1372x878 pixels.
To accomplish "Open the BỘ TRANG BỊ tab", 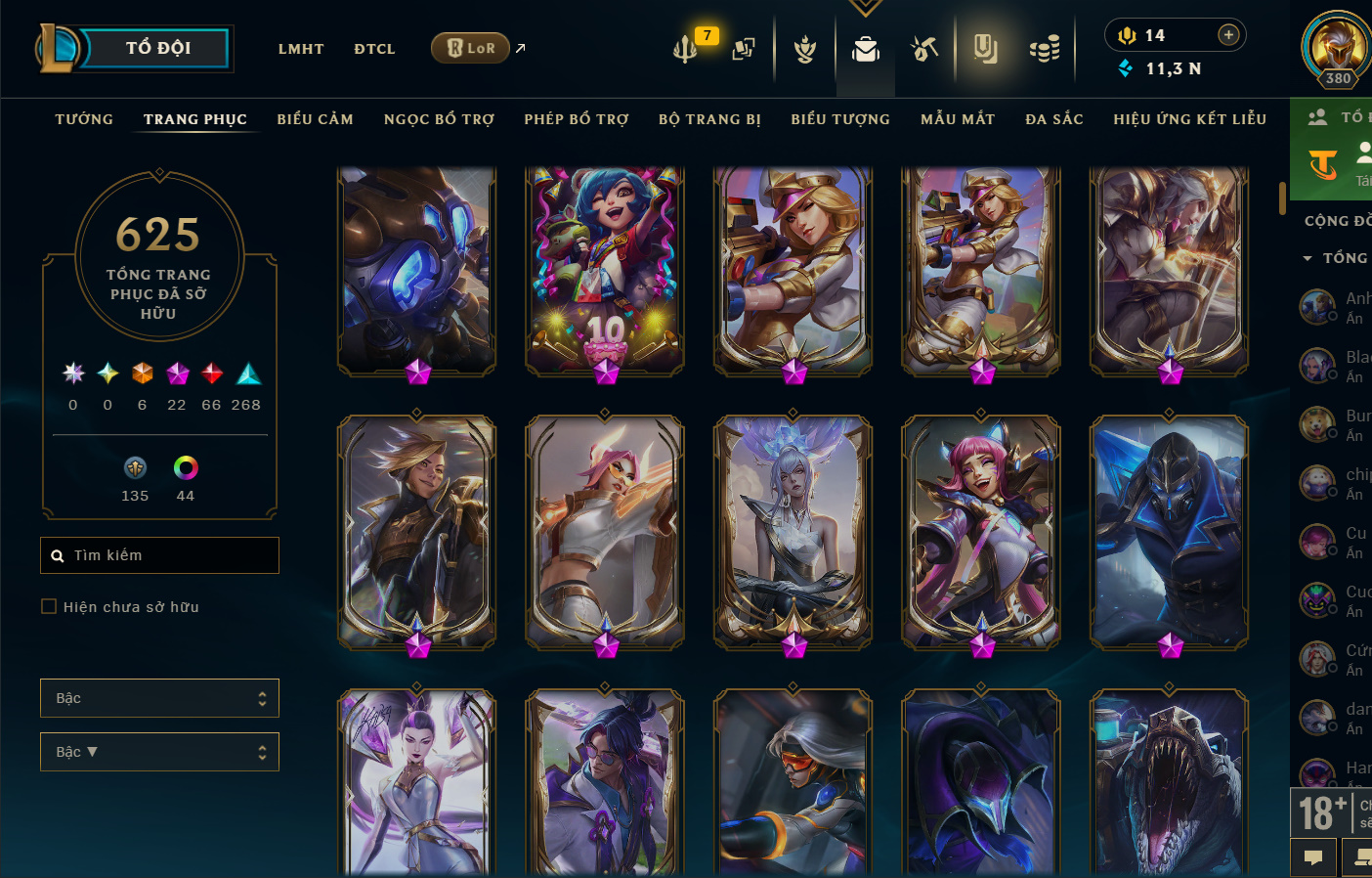I will point(709,119).
